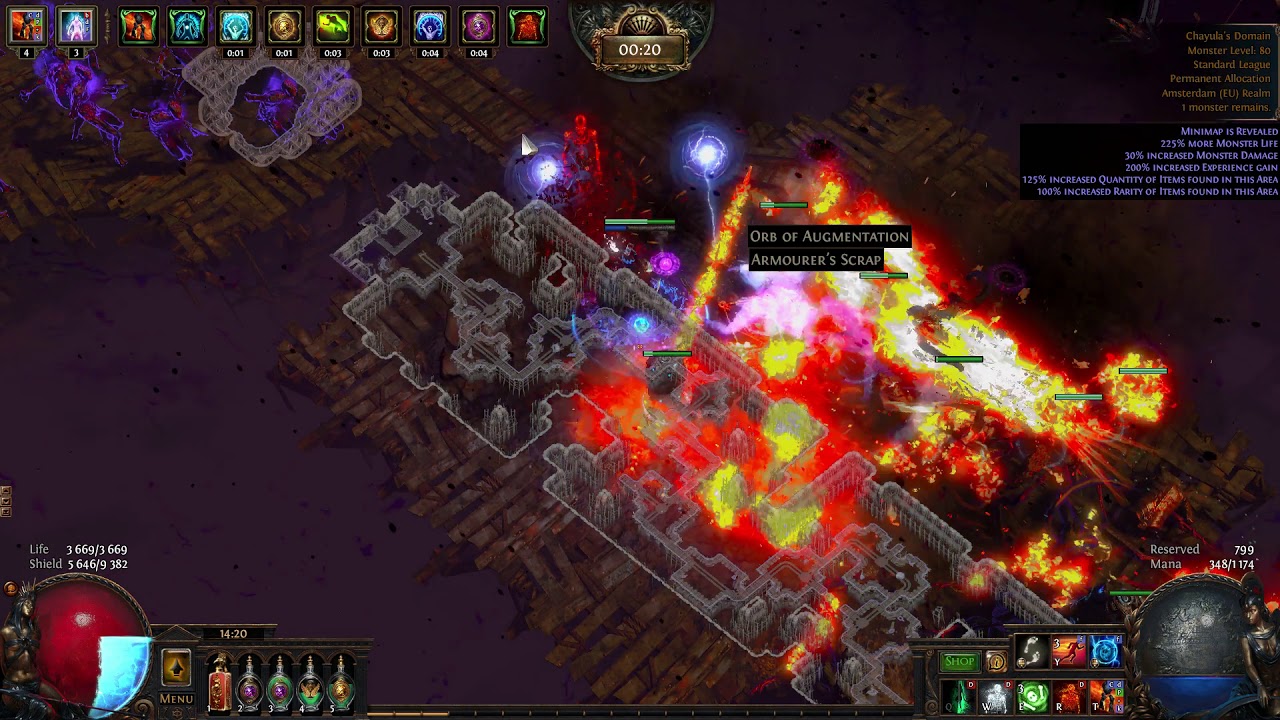Click the orange info speech-bubble button
Screen dimensions: 1280x720
tap(996, 662)
